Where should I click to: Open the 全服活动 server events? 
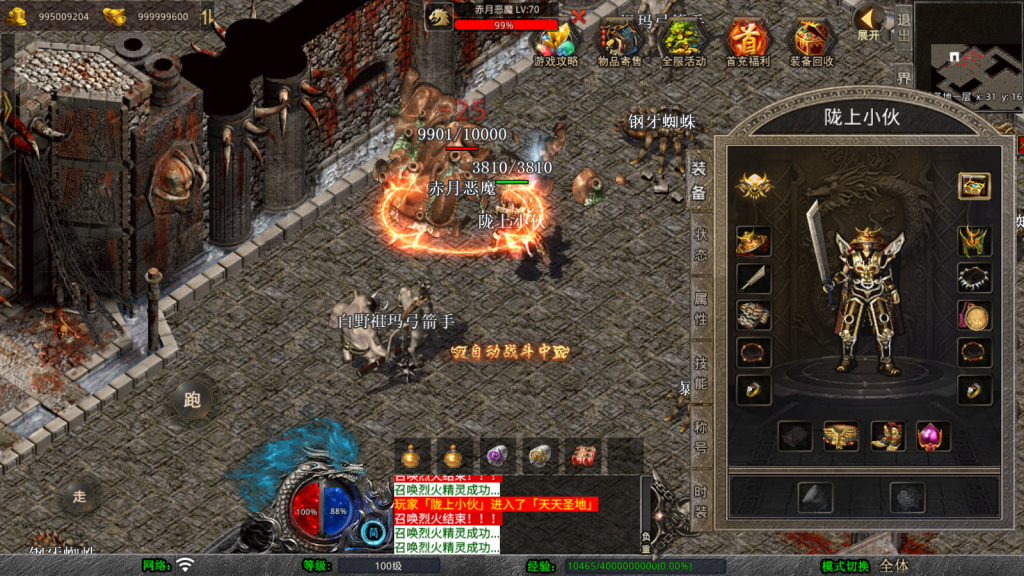(684, 42)
